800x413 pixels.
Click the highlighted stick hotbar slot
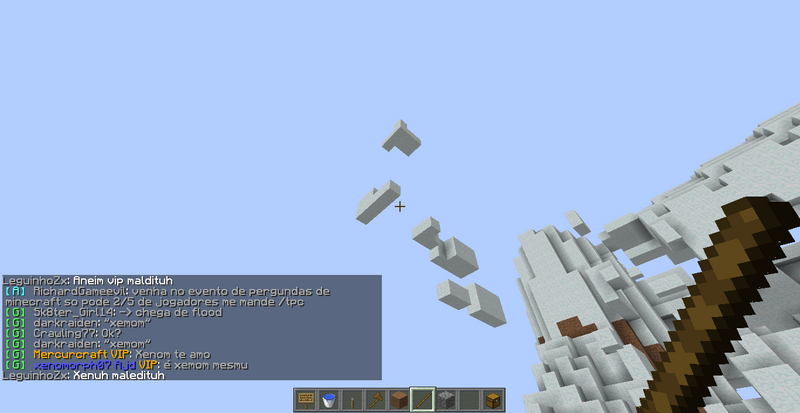pyautogui.click(x=423, y=400)
